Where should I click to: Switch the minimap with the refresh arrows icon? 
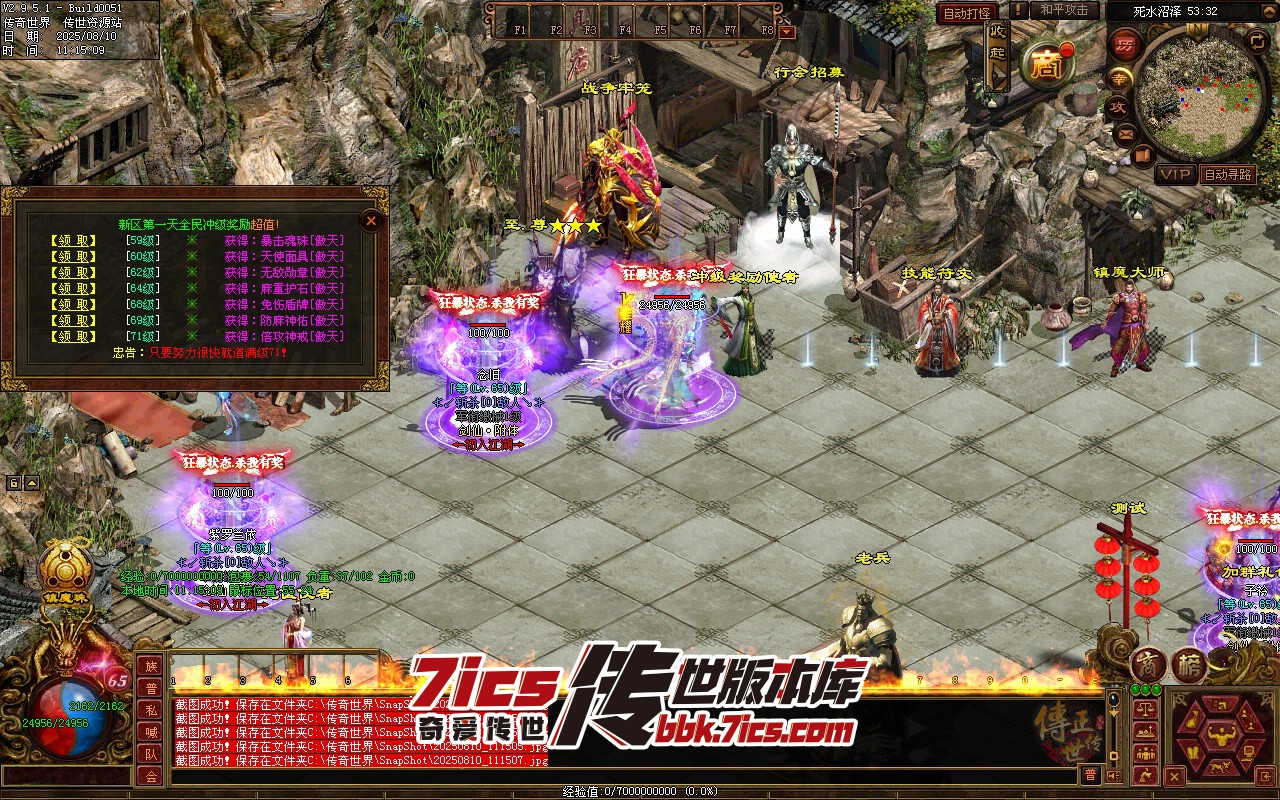coord(1257,41)
